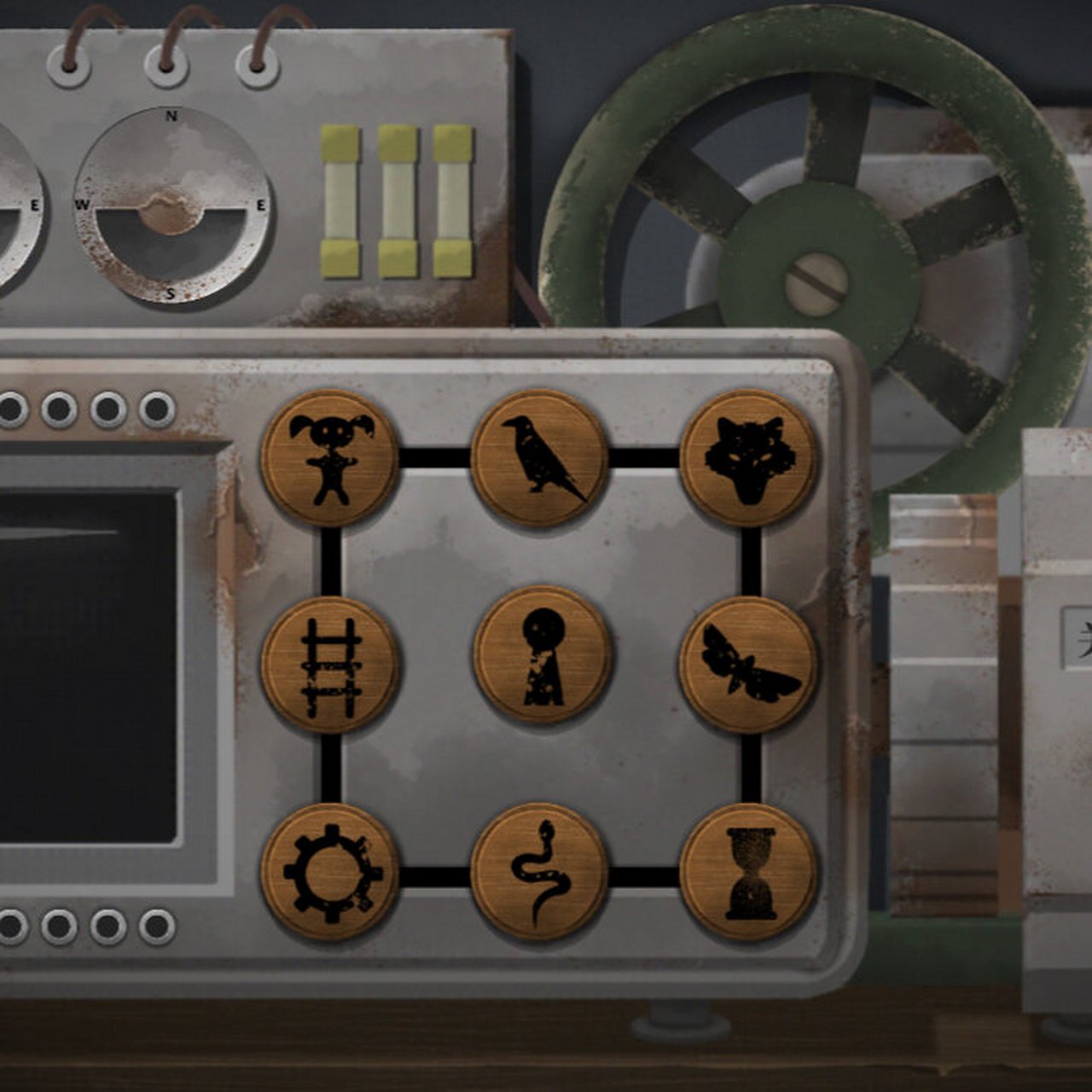This screenshot has width=1092, height=1092.
Task: Activate the keyhole symbol button
Action: (543, 655)
